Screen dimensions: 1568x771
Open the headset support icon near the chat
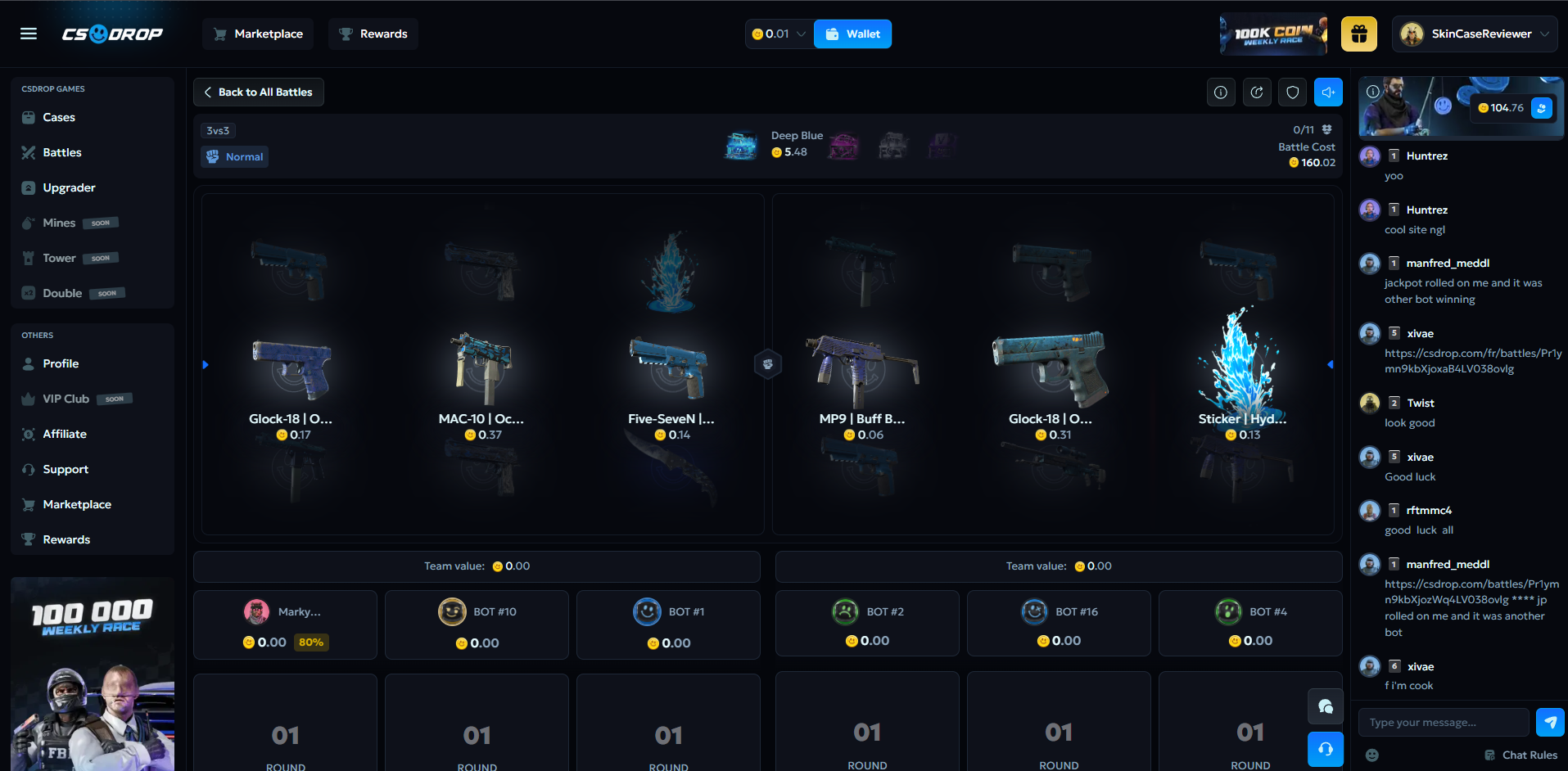pyautogui.click(x=1325, y=749)
